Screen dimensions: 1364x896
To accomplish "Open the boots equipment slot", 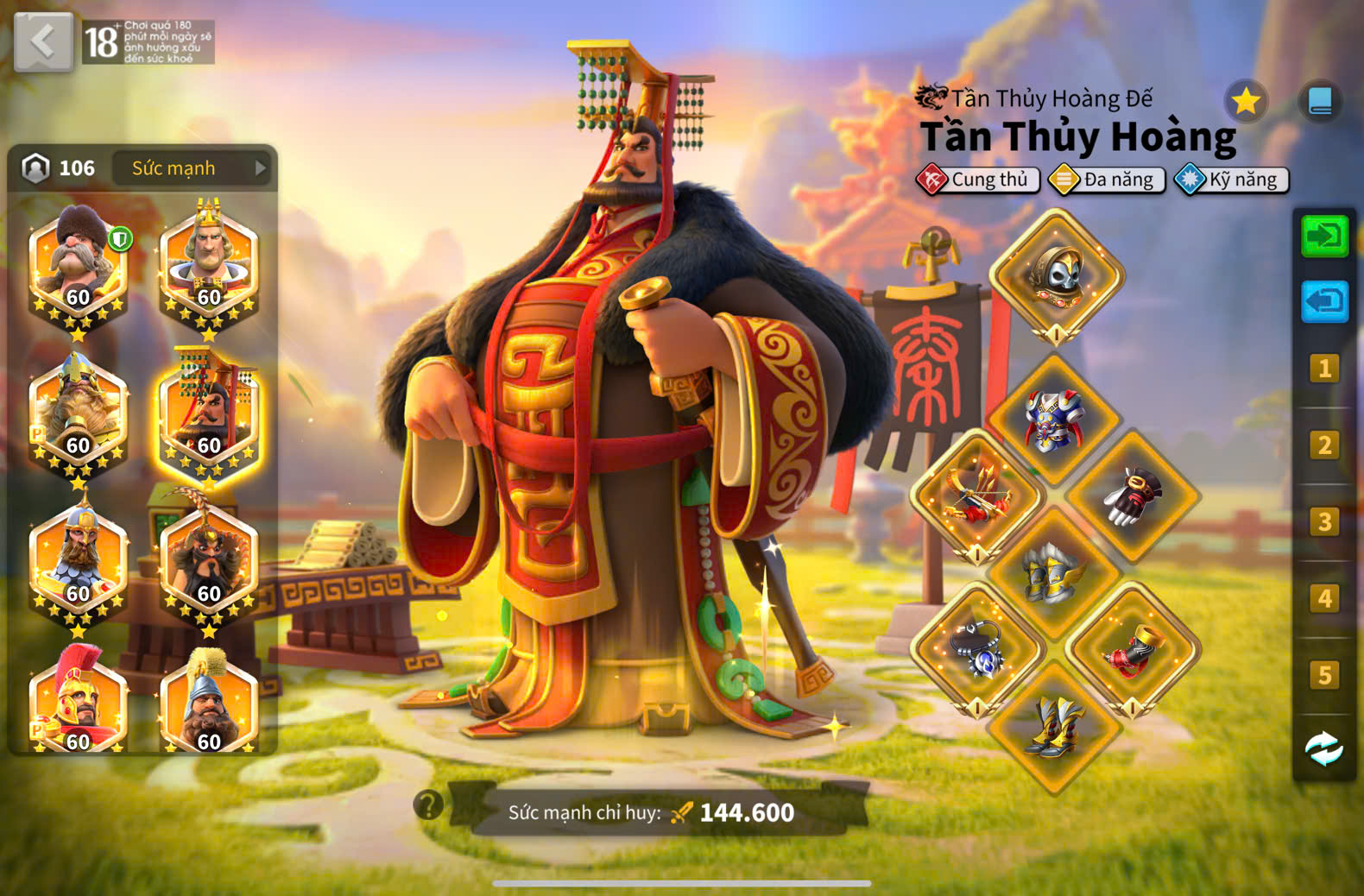I will tap(1054, 726).
